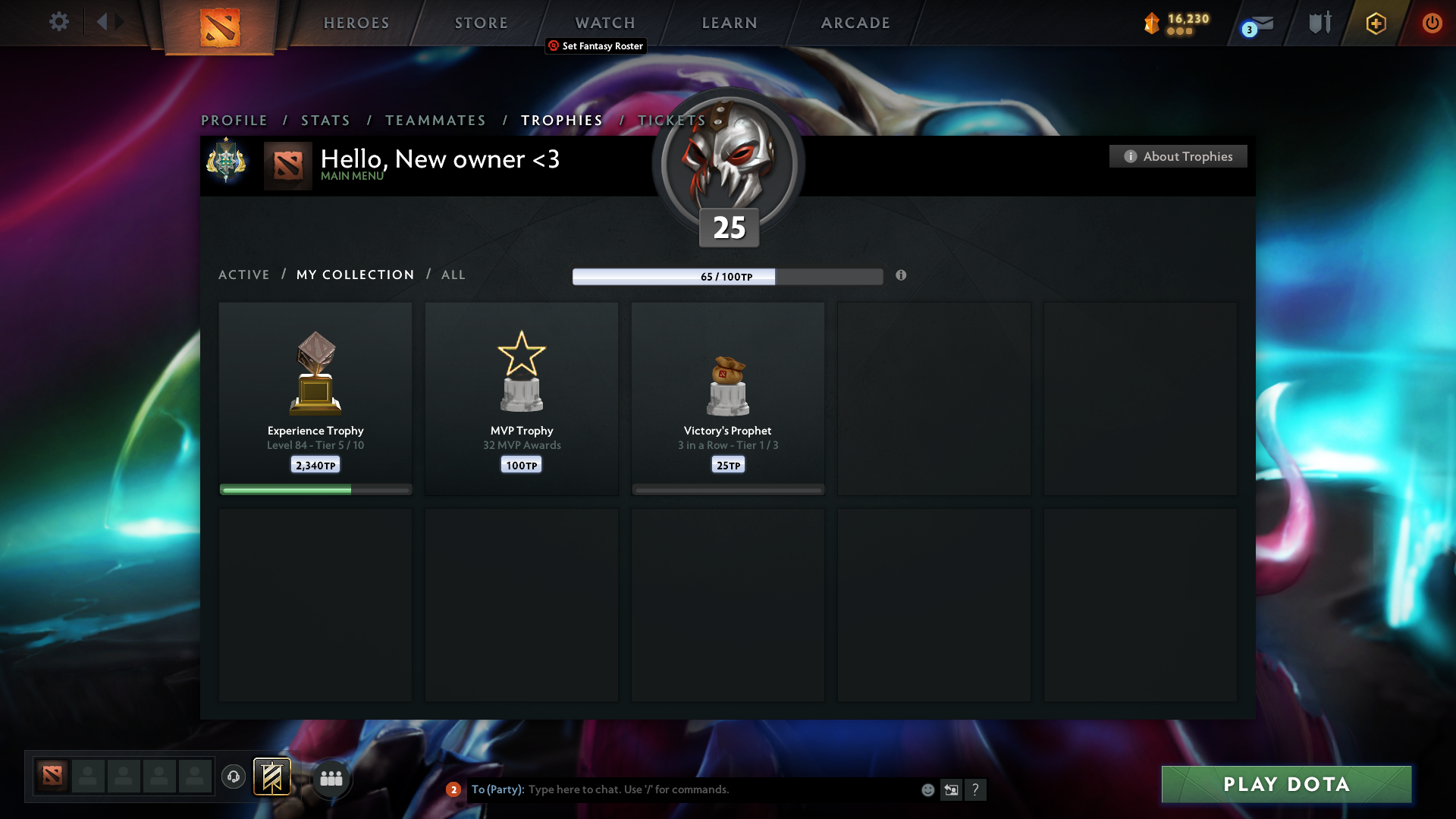Open About Trophies
This screenshot has width=1456, height=819.
(x=1177, y=156)
